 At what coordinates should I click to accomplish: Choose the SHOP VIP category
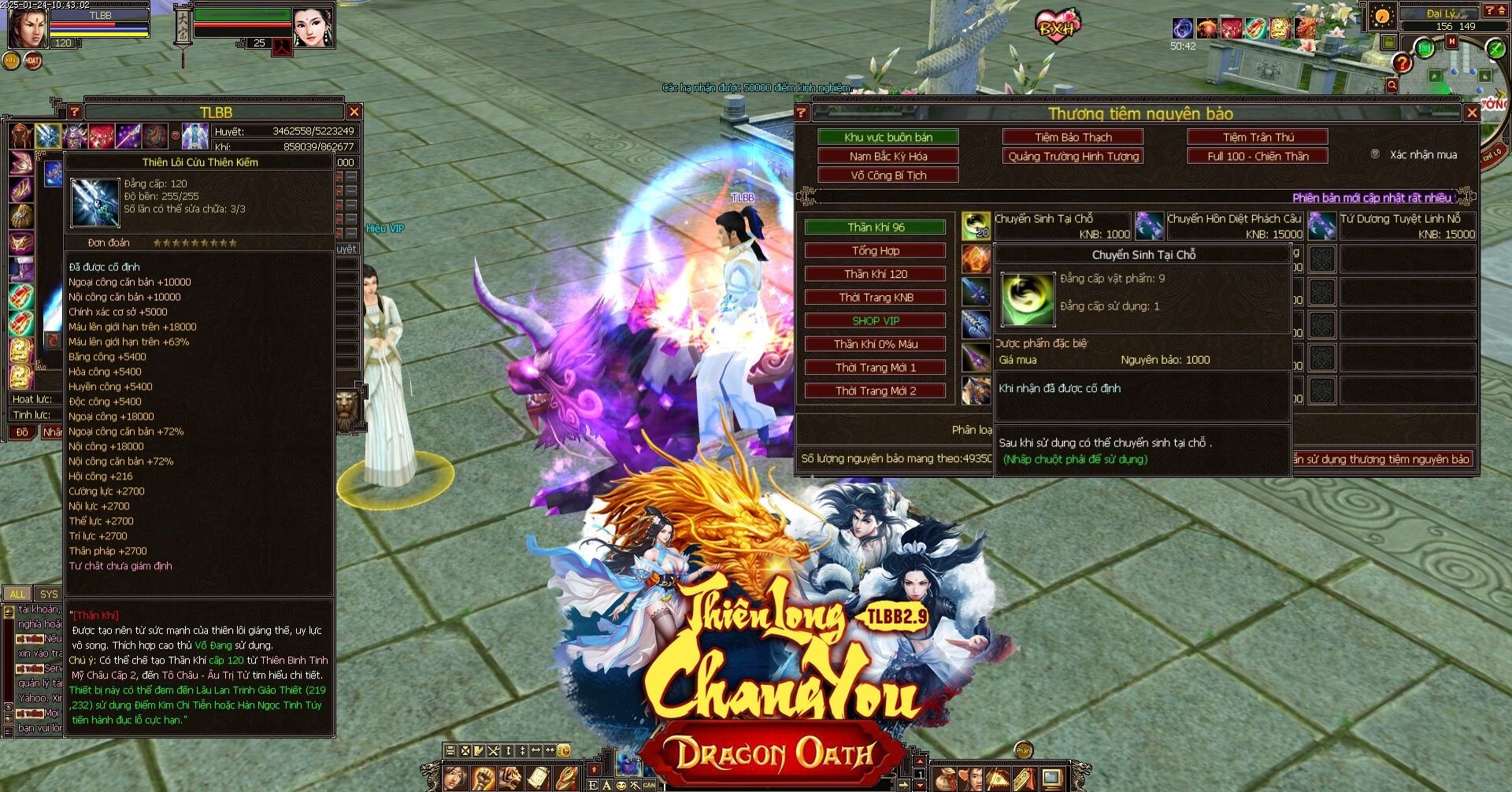point(876,320)
